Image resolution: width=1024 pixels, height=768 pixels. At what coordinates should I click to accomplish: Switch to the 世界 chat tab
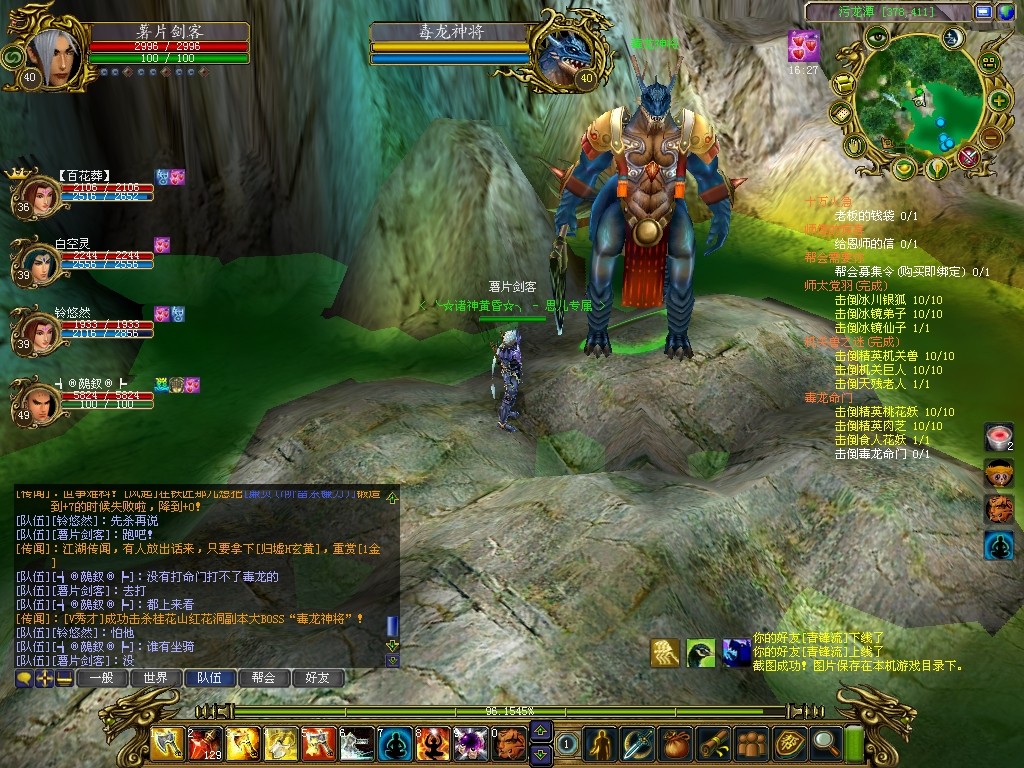coord(155,678)
